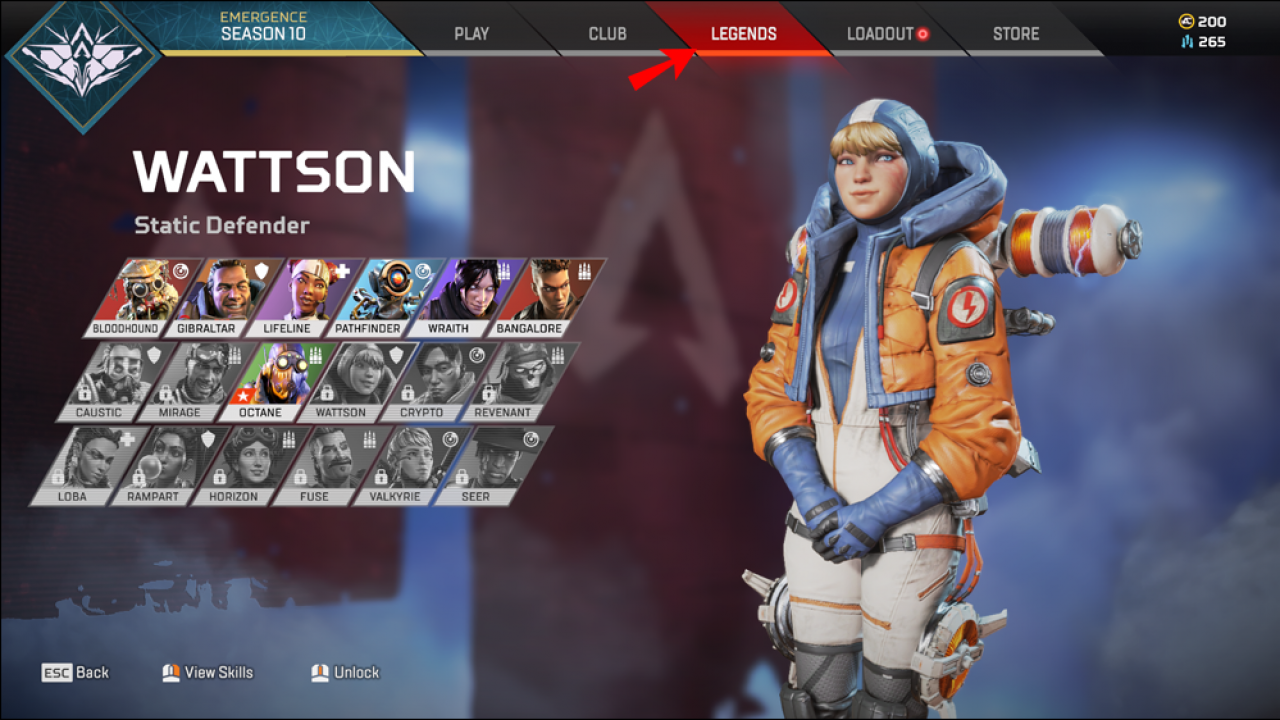
Task: Click the View Skills helmet icon
Action: click(170, 672)
